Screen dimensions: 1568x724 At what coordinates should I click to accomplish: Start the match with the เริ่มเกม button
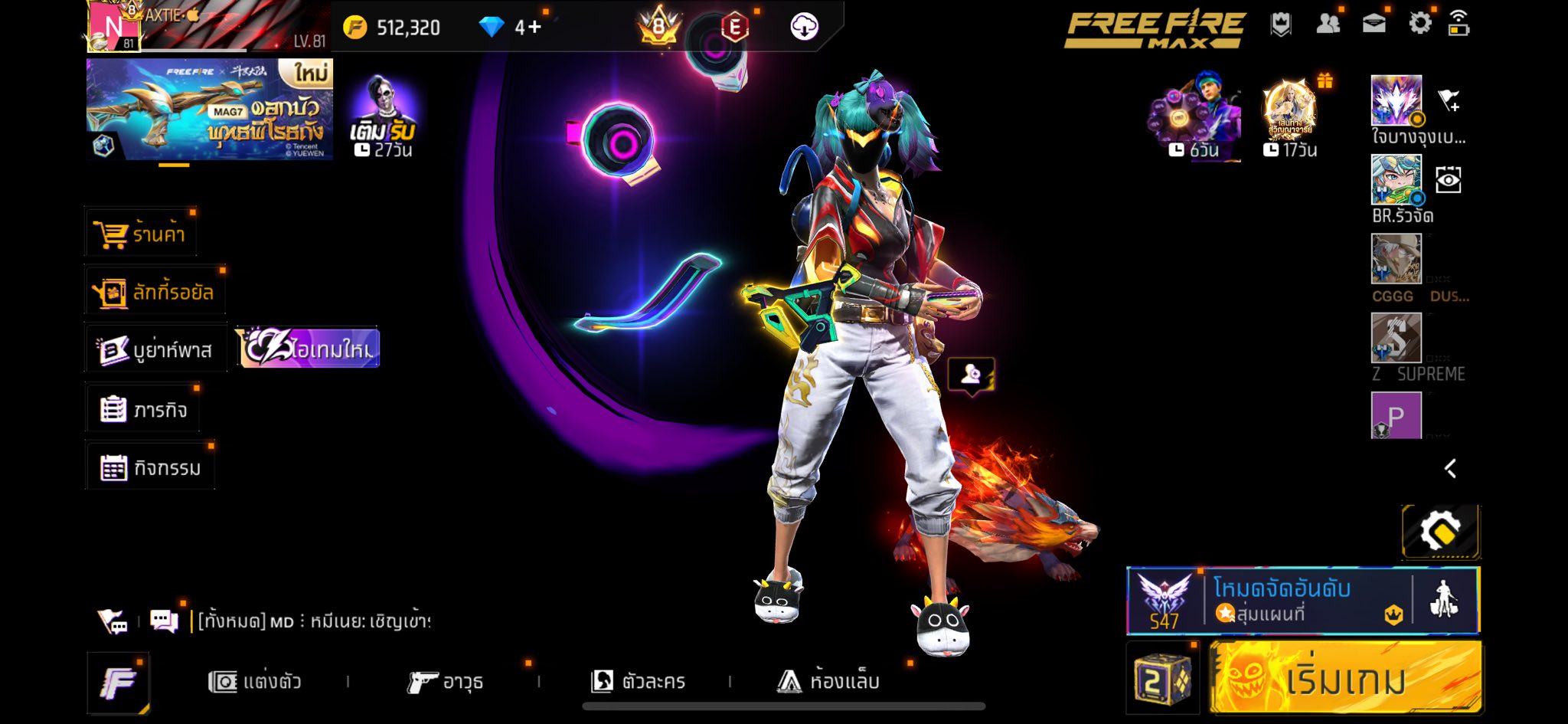(1345, 679)
